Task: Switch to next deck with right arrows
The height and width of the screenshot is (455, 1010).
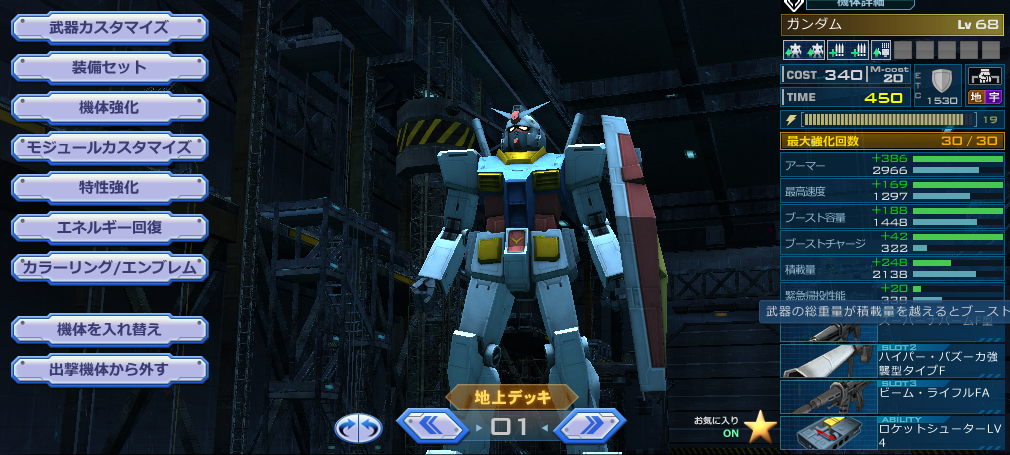Action: (x=590, y=427)
